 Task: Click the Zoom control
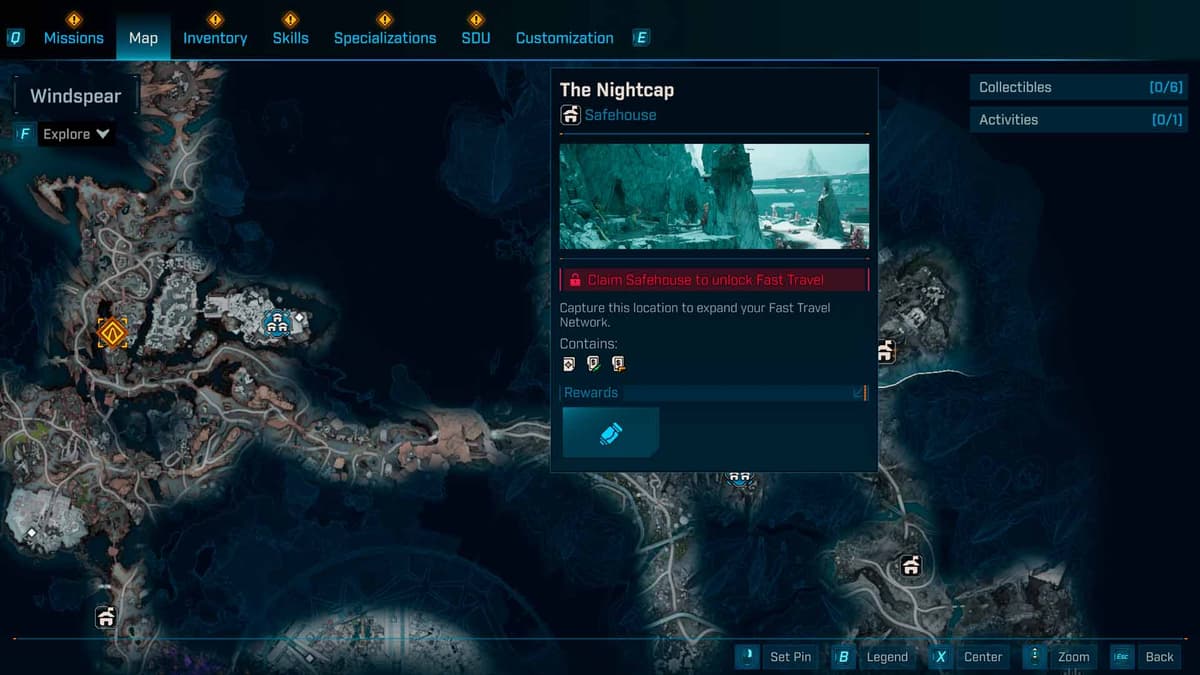click(1060, 657)
